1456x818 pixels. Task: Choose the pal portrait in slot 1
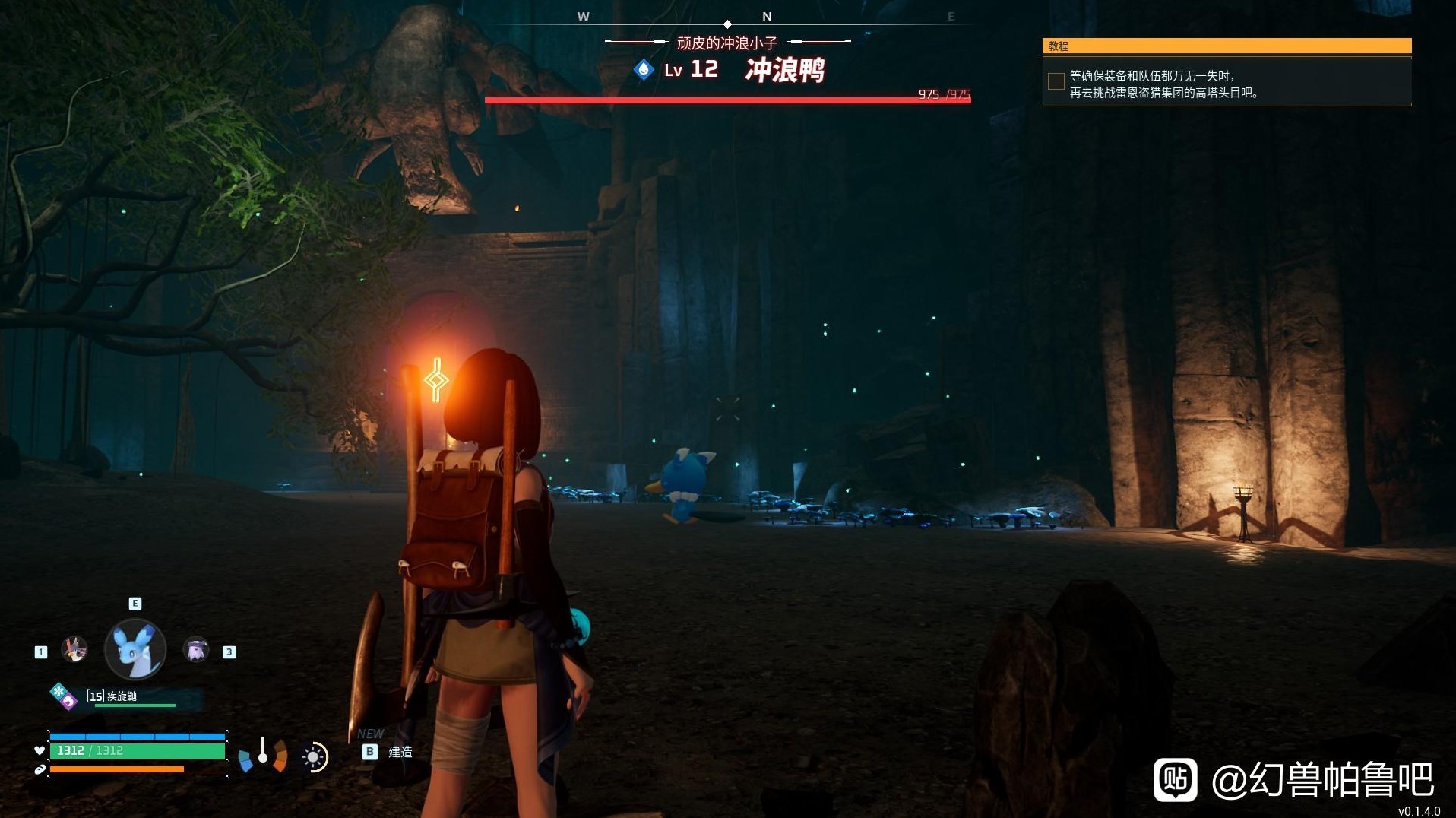click(74, 649)
